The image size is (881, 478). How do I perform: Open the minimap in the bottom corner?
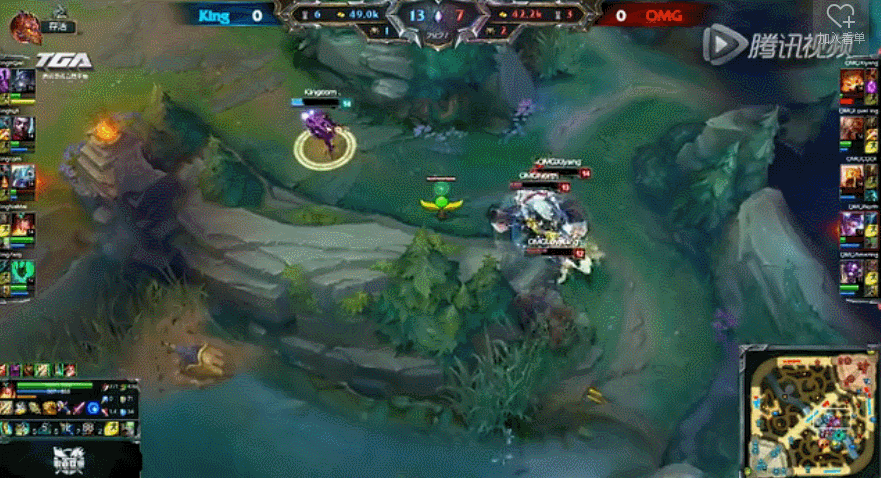coord(810,411)
